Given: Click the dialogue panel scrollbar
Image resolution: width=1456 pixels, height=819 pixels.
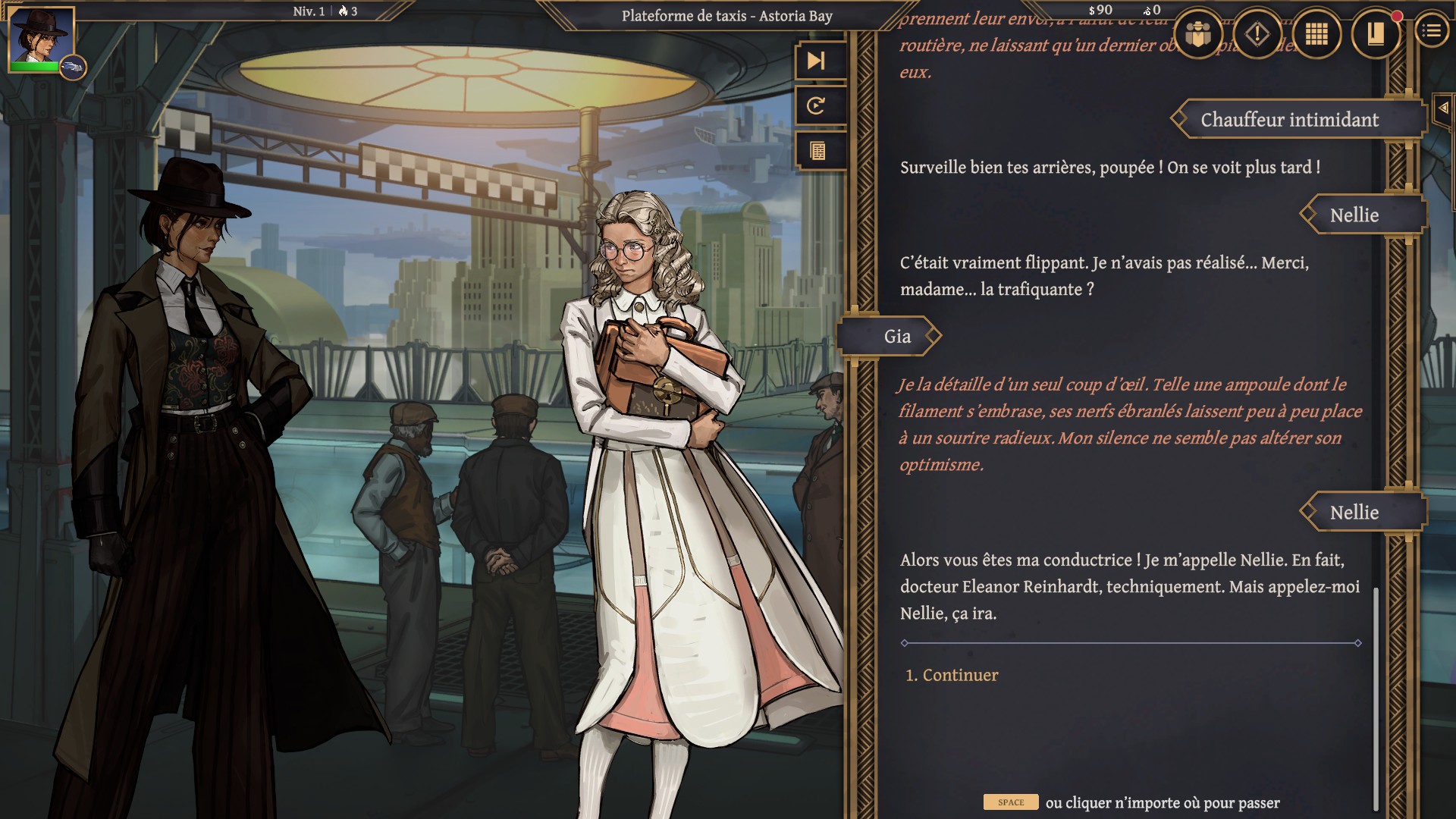Looking at the screenshot, I should point(1375,698).
